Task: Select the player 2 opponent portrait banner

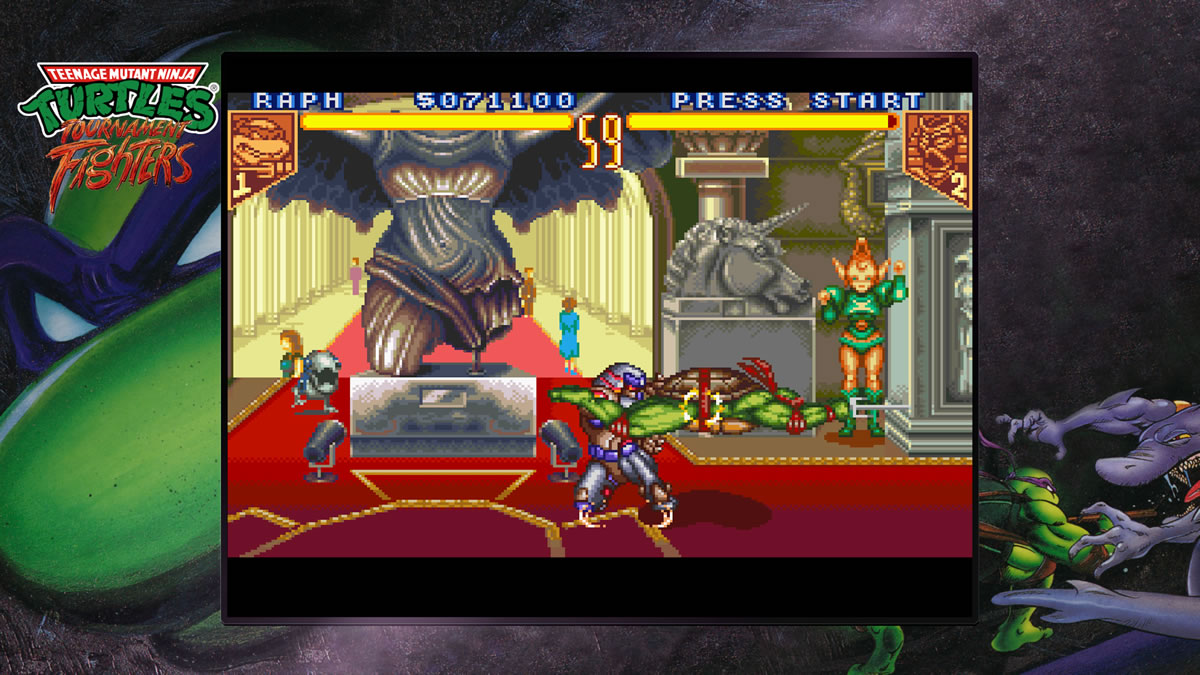Action: pyautogui.click(x=936, y=153)
